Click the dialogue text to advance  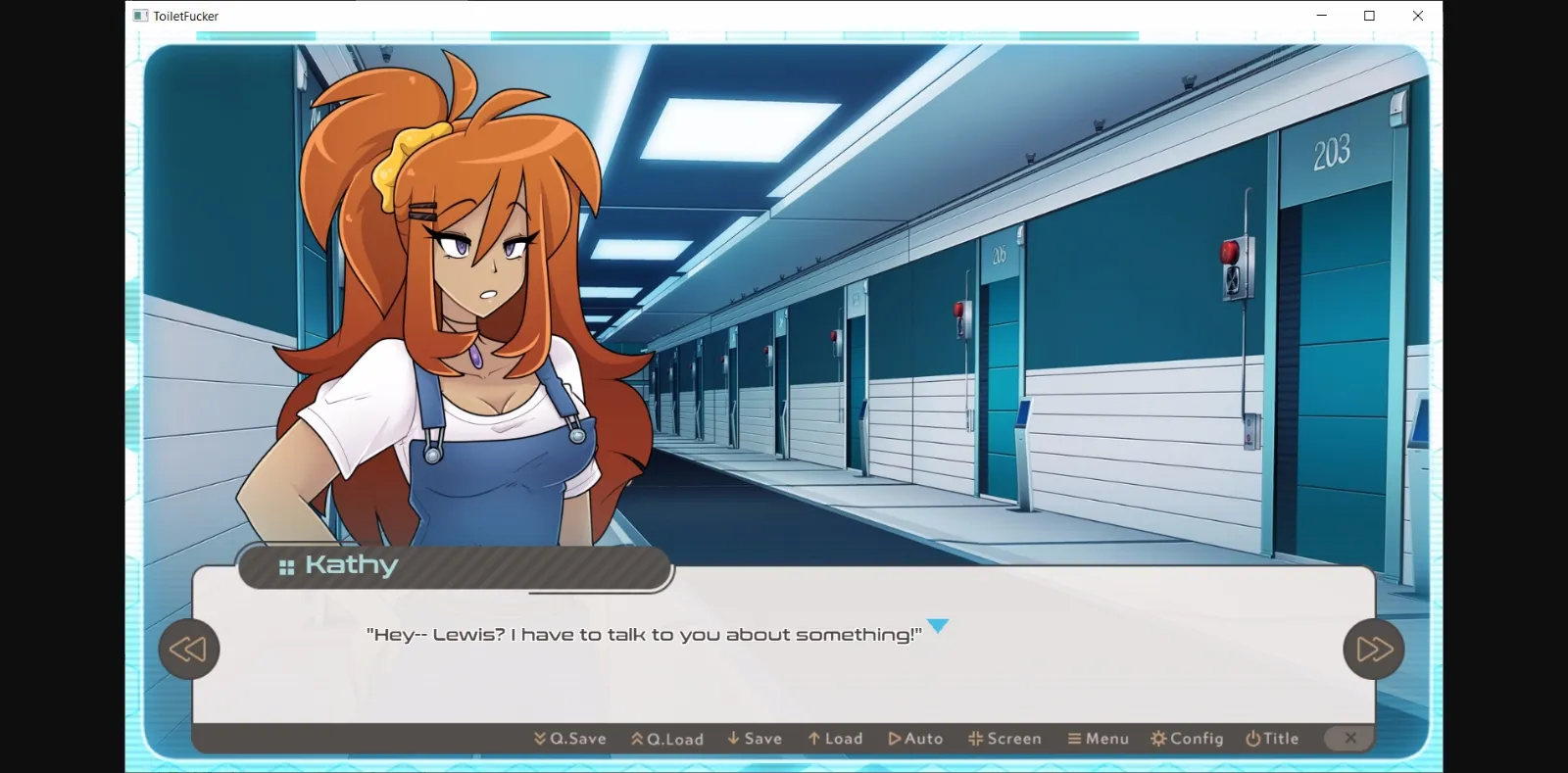[645, 634]
